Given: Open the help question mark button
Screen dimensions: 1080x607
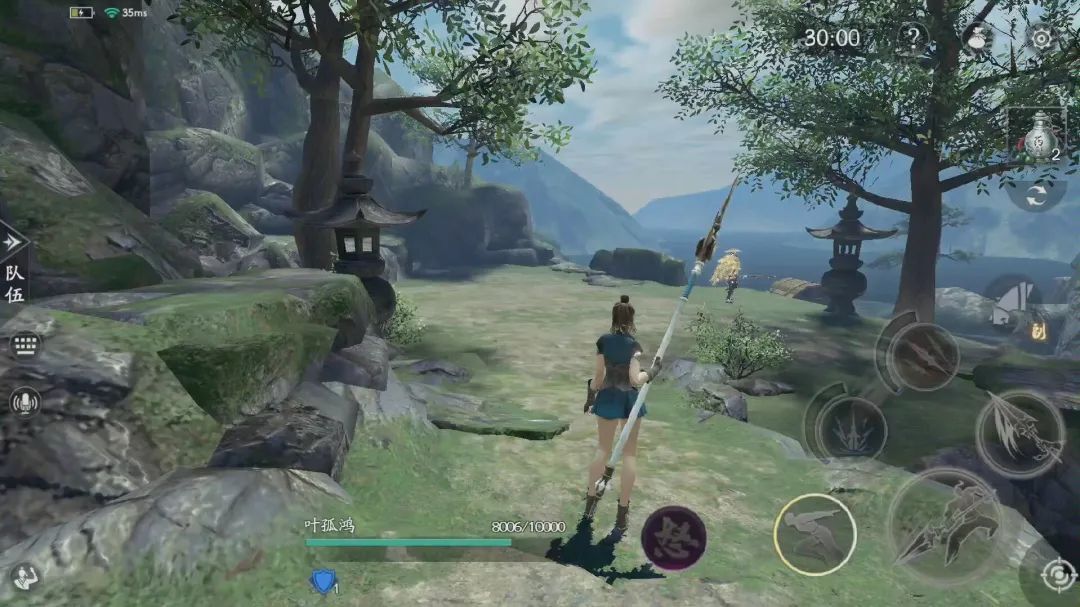Looking at the screenshot, I should (912, 39).
